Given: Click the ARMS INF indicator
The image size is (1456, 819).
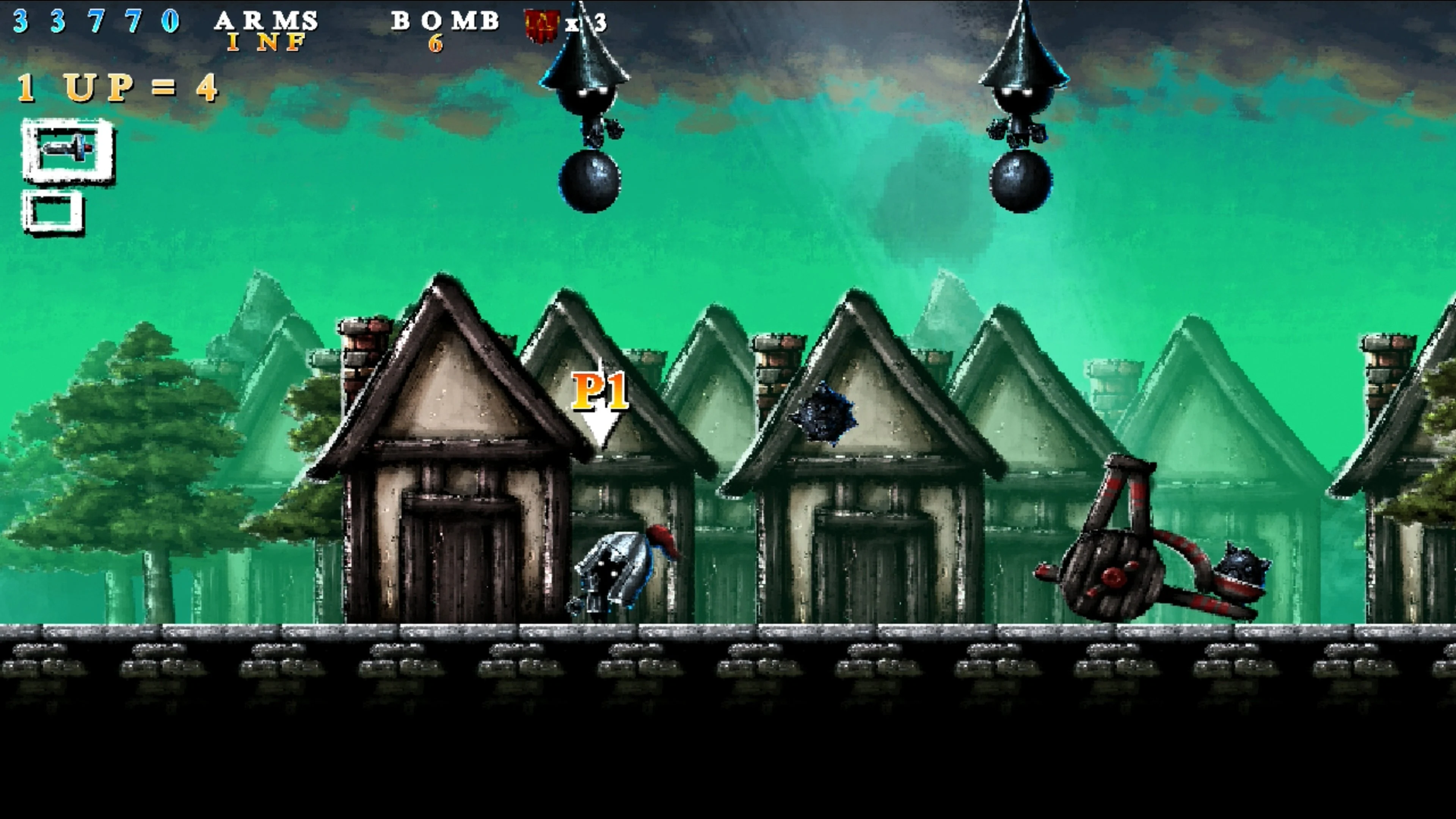Looking at the screenshot, I should [266, 31].
